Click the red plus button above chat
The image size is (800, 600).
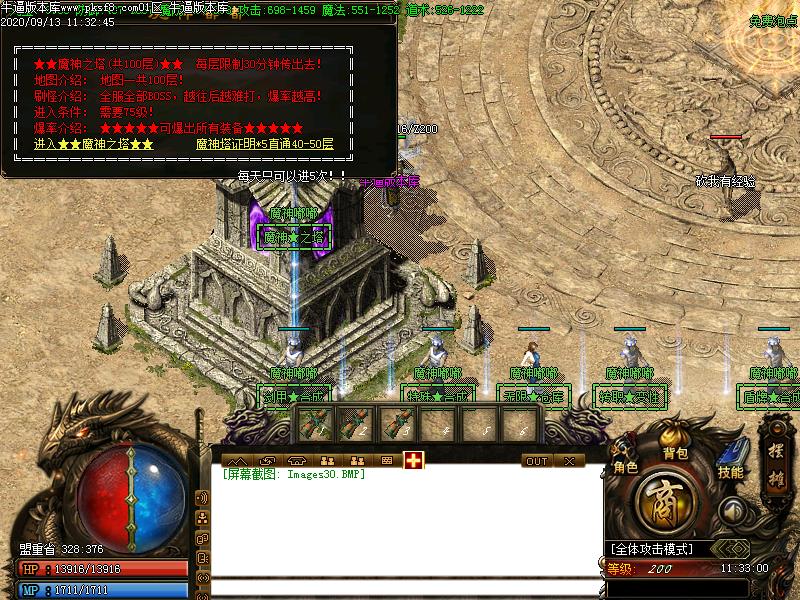click(414, 460)
